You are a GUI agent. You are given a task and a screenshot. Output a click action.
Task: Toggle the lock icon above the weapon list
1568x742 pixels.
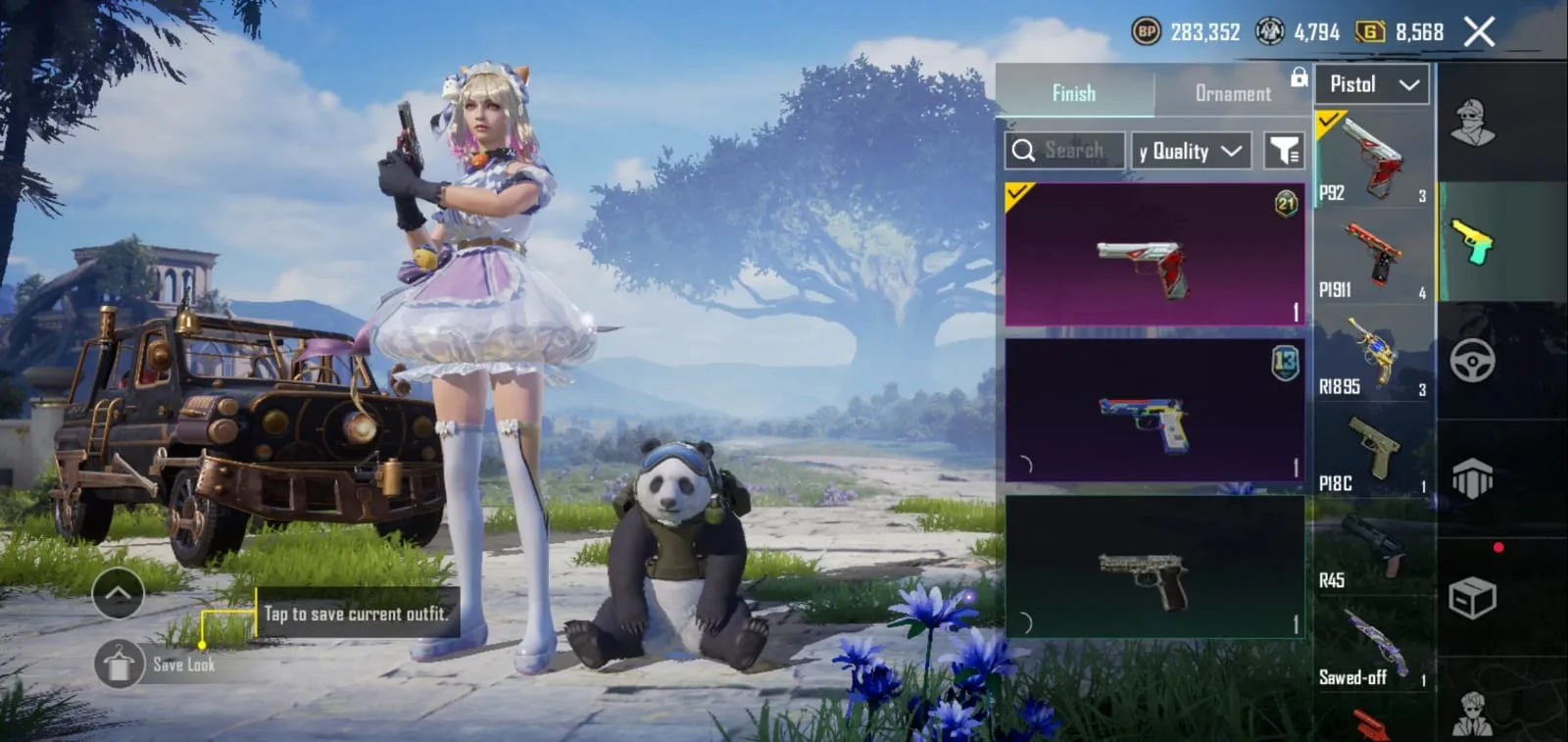click(1299, 76)
